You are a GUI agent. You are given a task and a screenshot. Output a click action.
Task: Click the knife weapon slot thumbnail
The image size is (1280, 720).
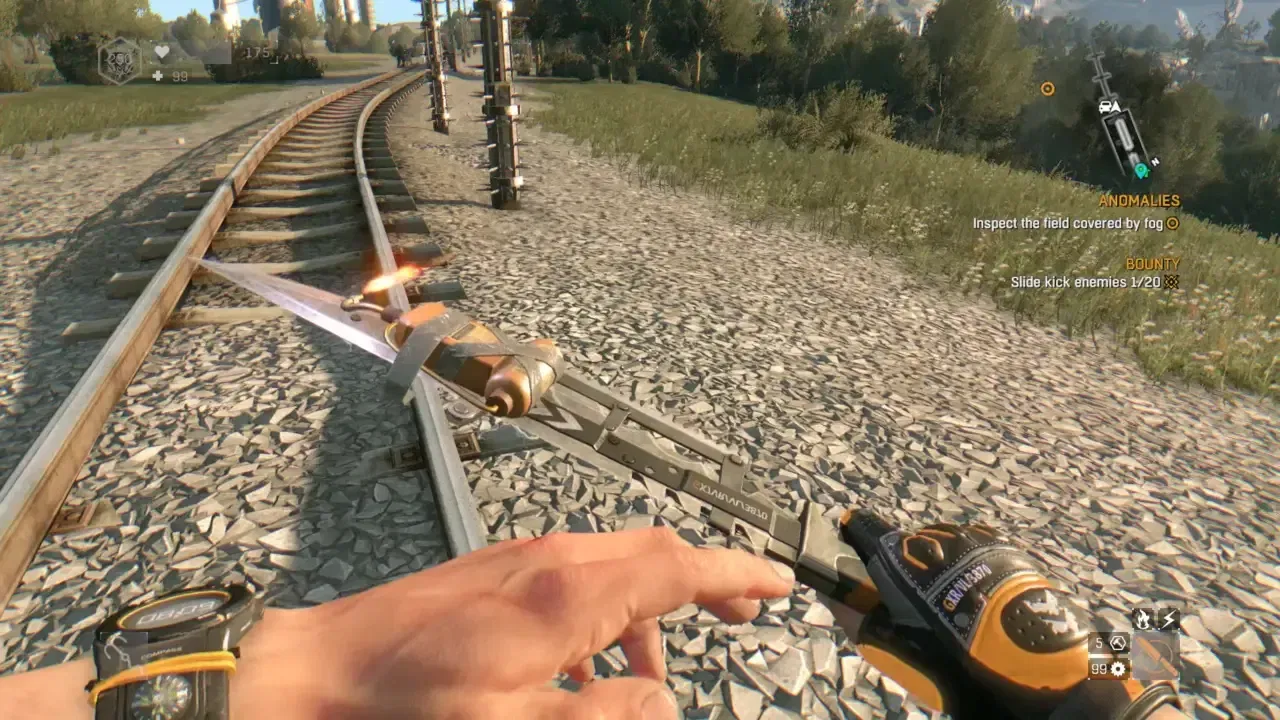click(1155, 655)
